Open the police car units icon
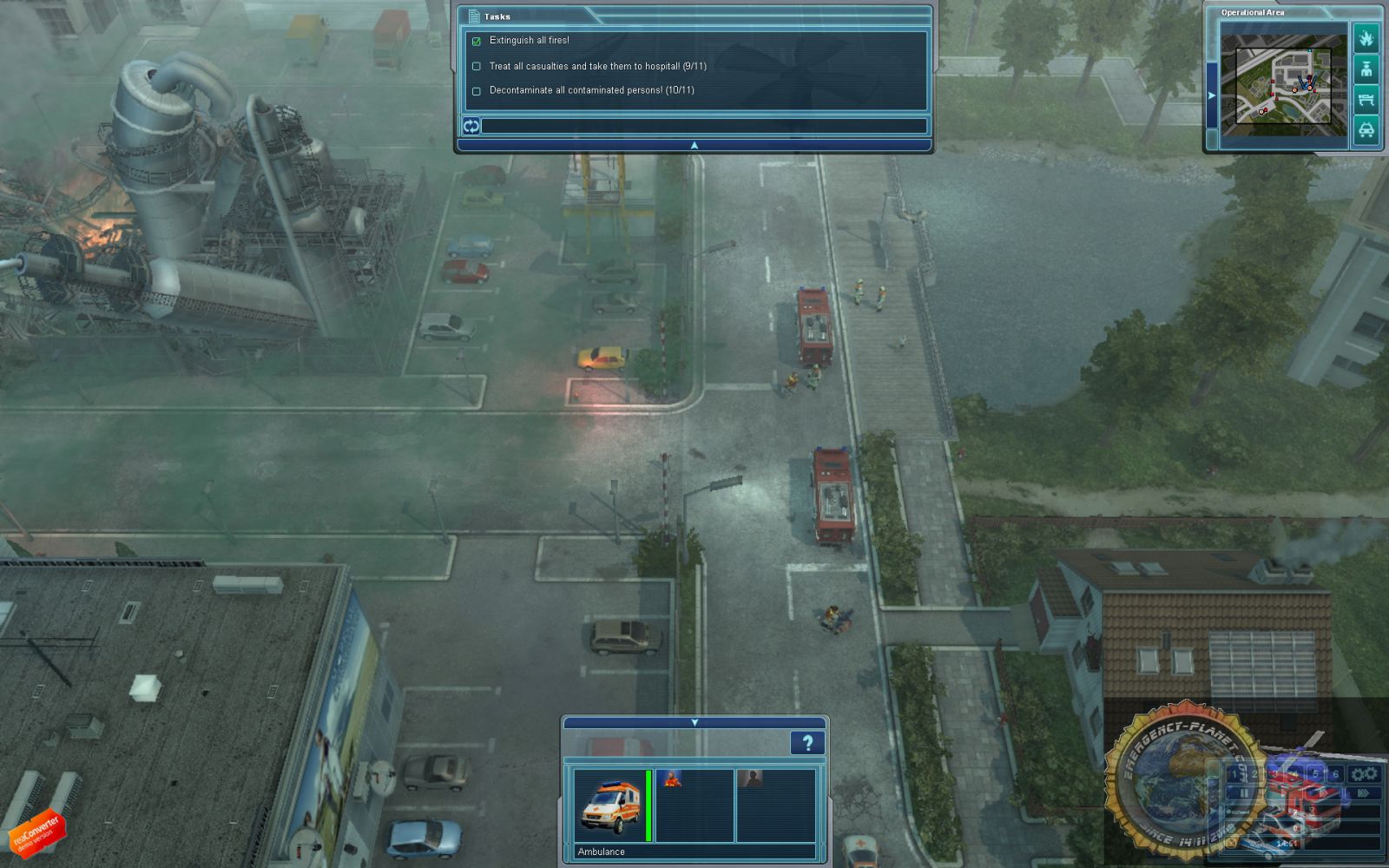The image size is (1389, 868). (1366, 130)
